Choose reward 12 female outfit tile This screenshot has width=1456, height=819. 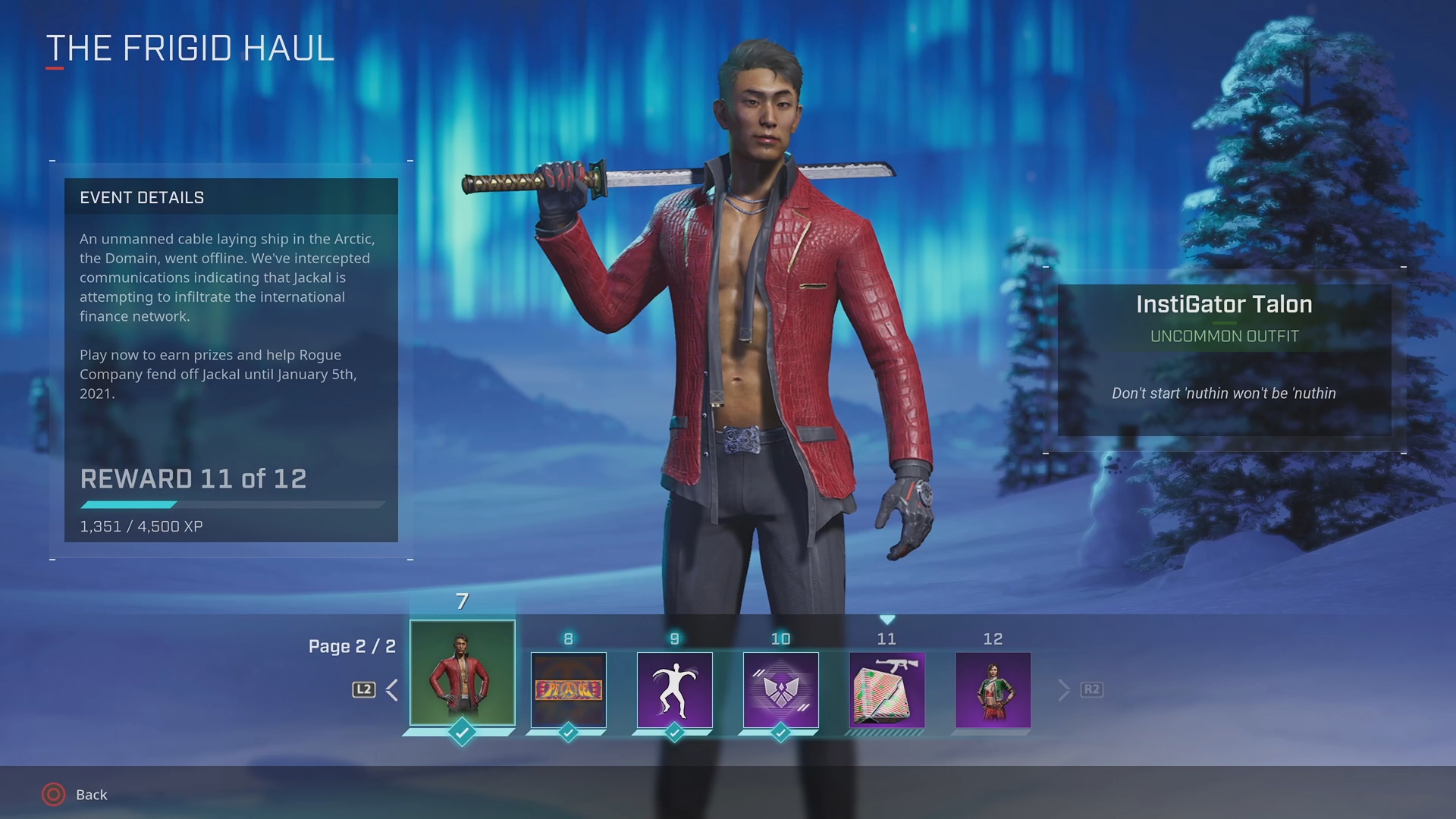point(993,689)
